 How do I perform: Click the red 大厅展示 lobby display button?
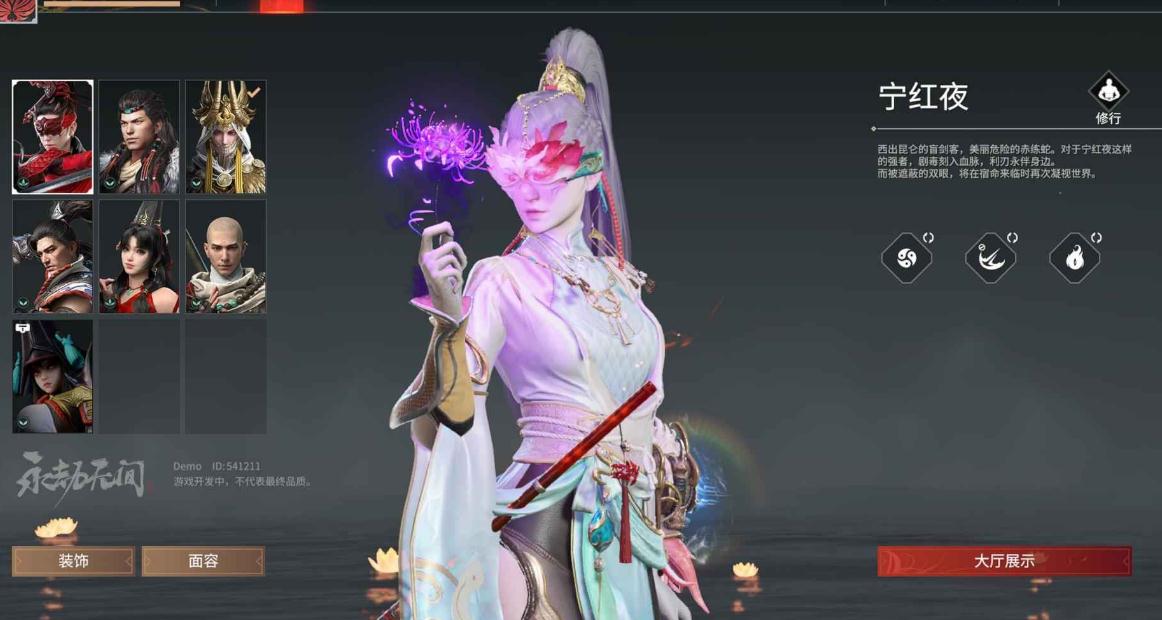[x=1004, y=561]
